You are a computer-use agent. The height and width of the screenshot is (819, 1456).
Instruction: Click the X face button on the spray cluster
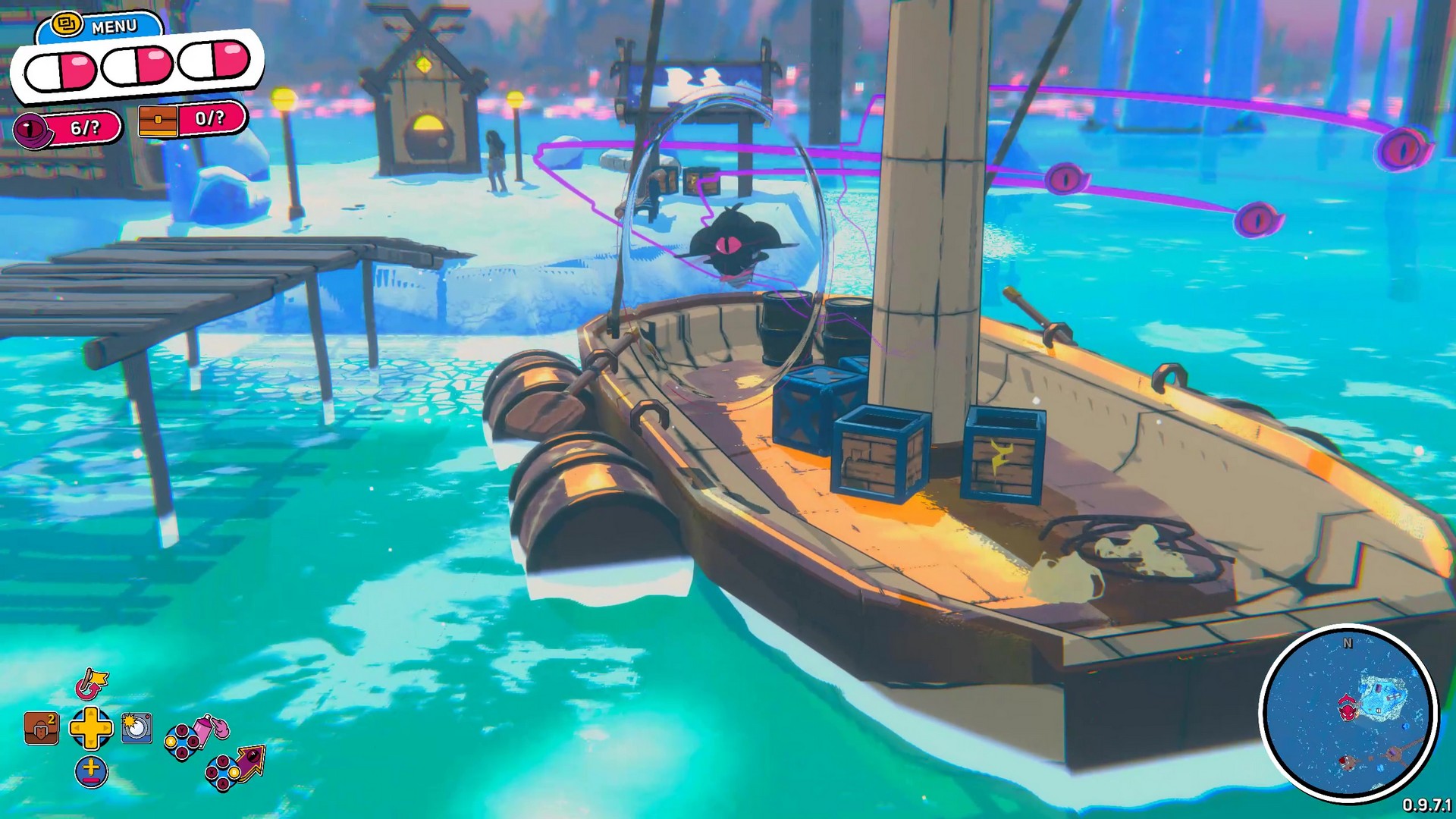click(x=170, y=742)
